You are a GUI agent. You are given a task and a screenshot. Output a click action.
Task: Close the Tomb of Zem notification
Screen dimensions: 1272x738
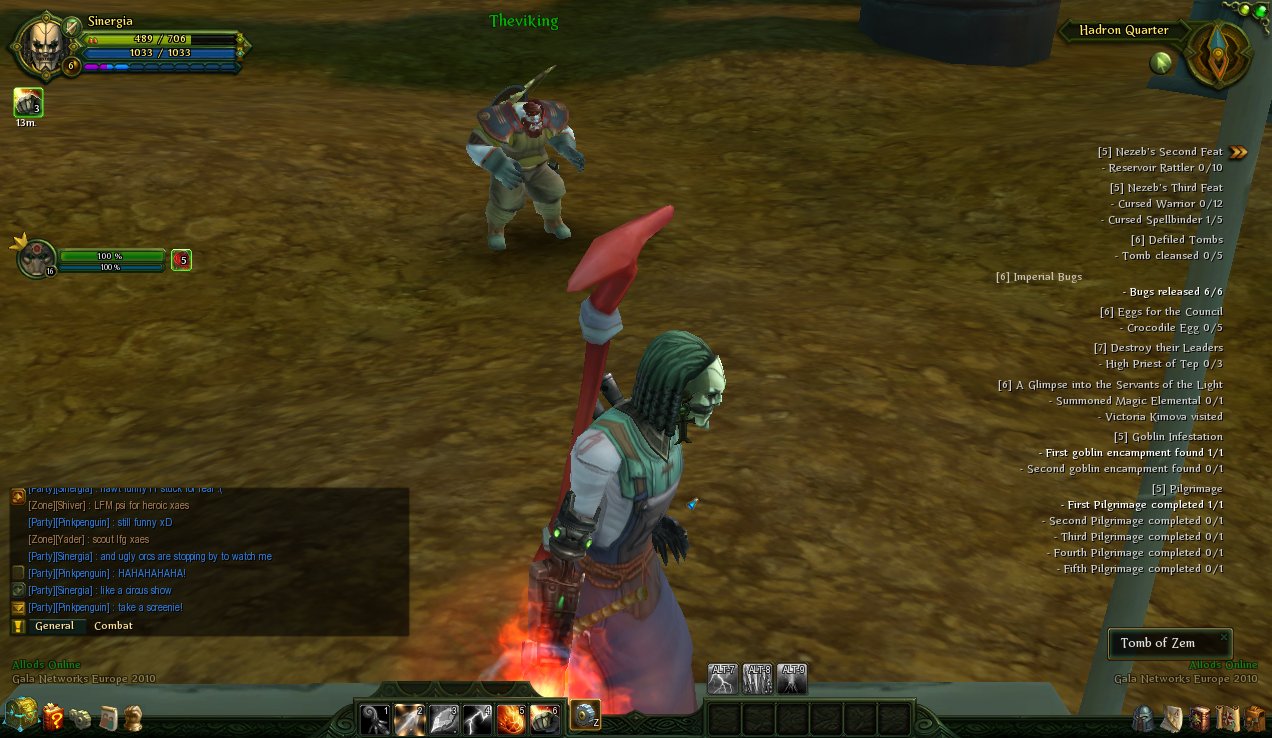(1223, 636)
